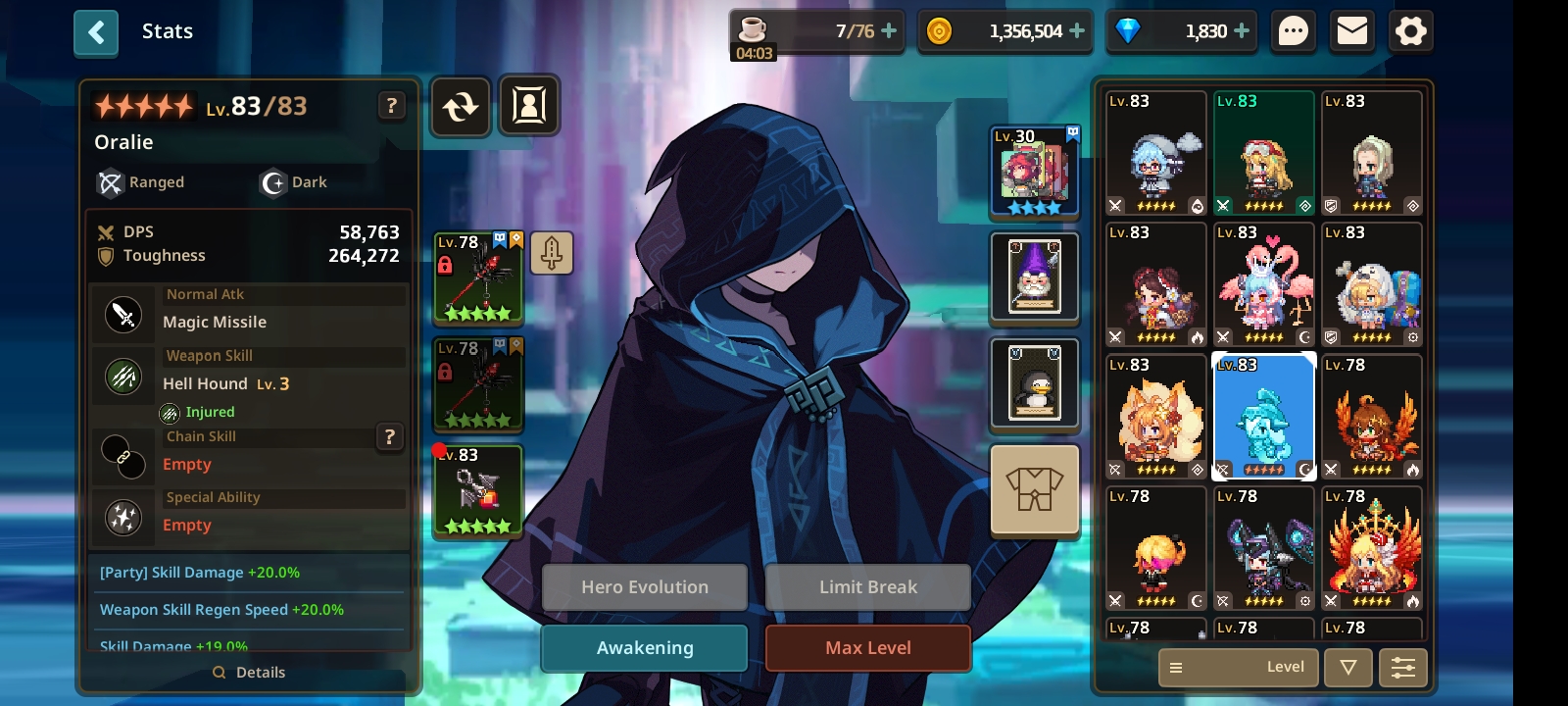Click the chat speech bubble icon
Viewport: 1568px width, 706px height.
point(1293,30)
